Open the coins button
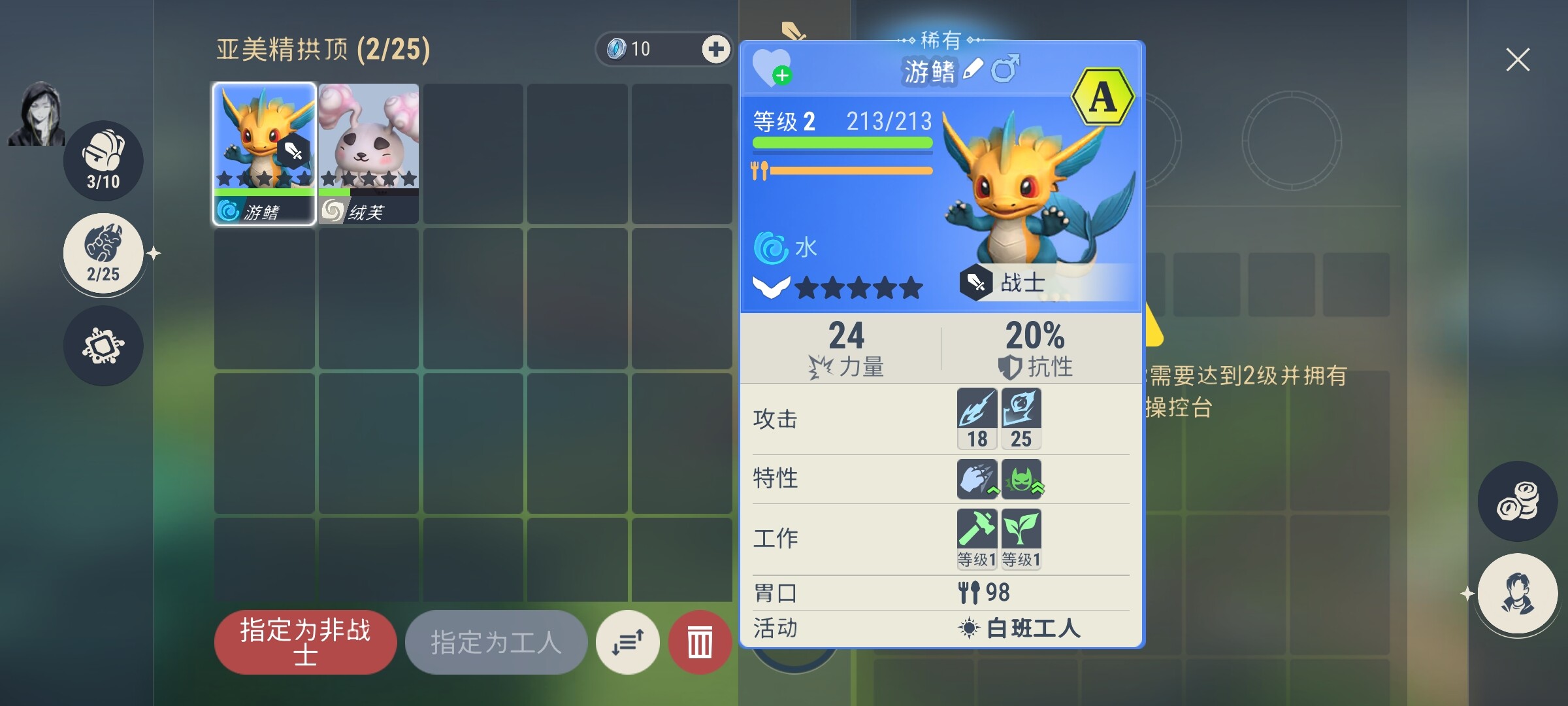1568x706 pixels. 1517,501
